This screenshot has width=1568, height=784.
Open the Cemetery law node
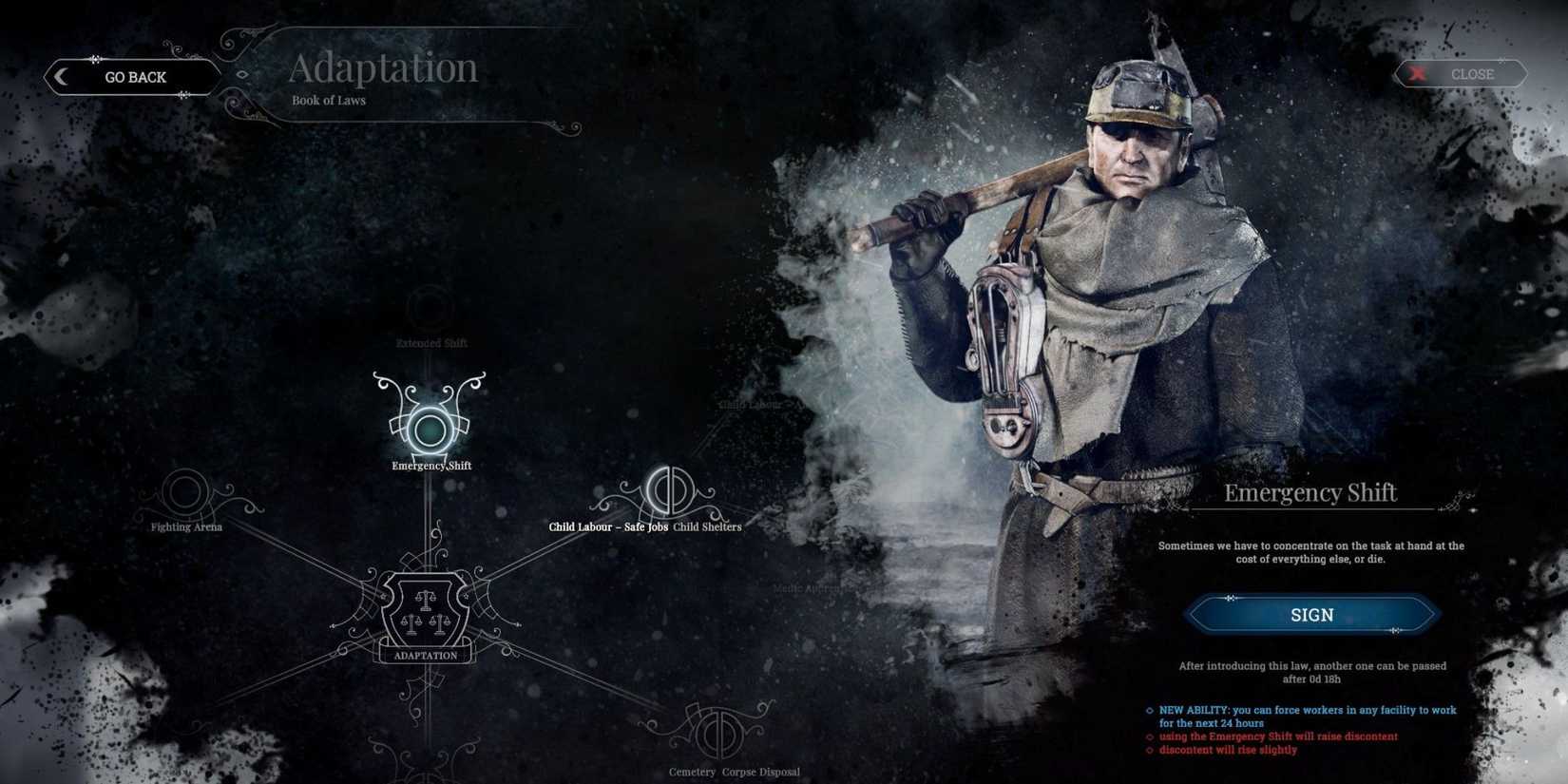693,772
